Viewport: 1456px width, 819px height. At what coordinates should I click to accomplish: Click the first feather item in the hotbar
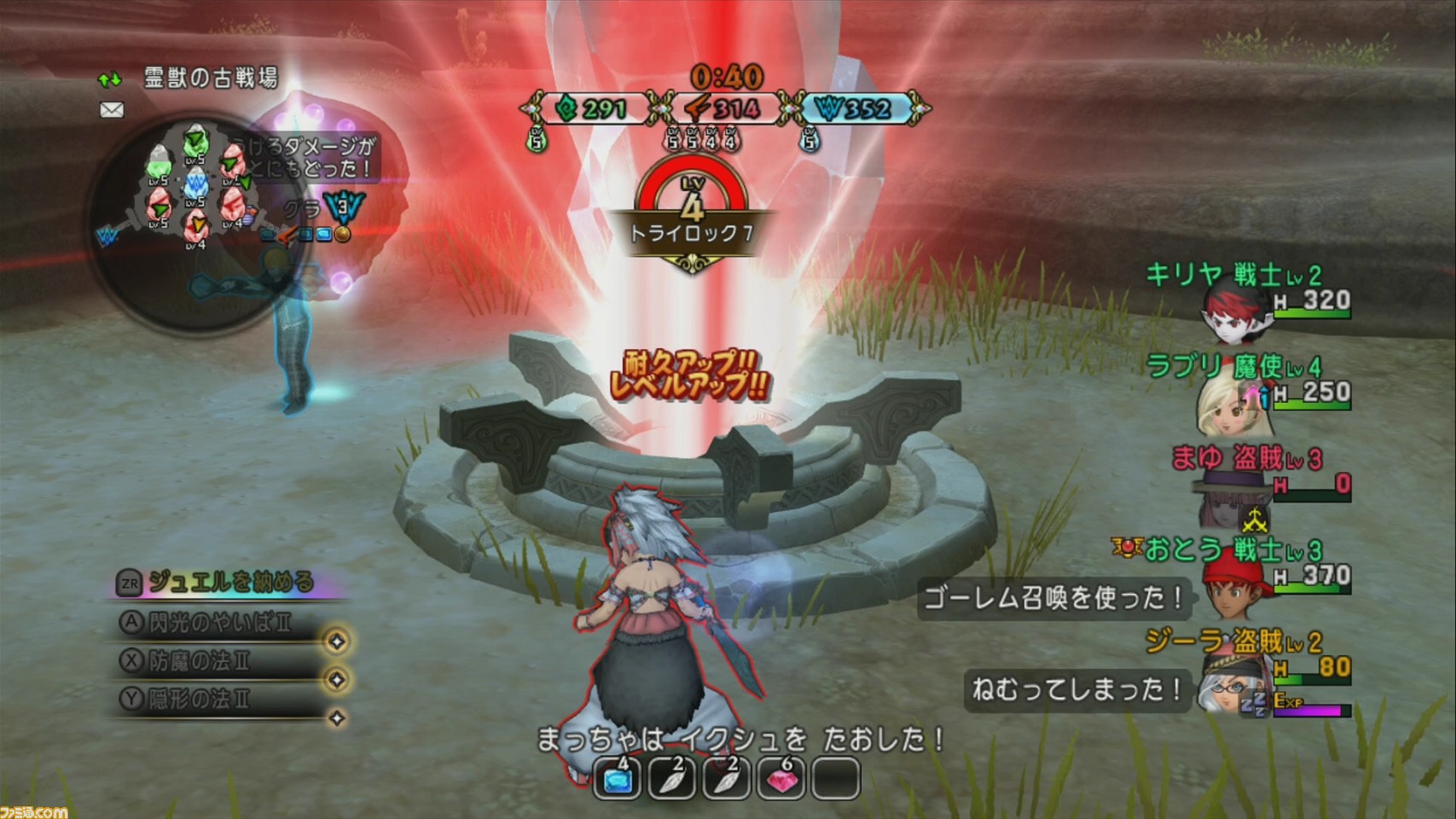671,778
